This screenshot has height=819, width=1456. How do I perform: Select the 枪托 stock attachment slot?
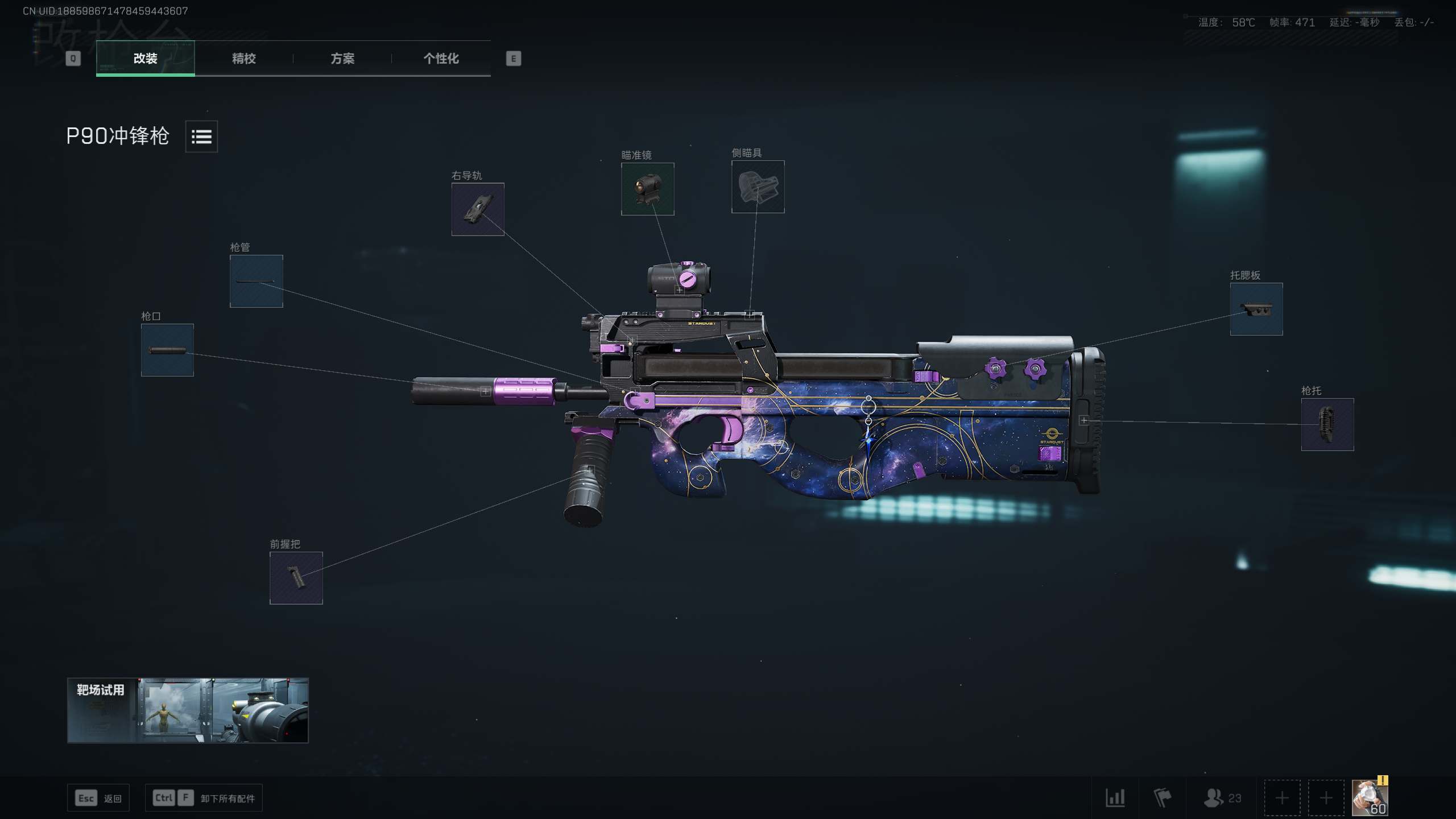pyautogui.click(x=1327, y=425)
